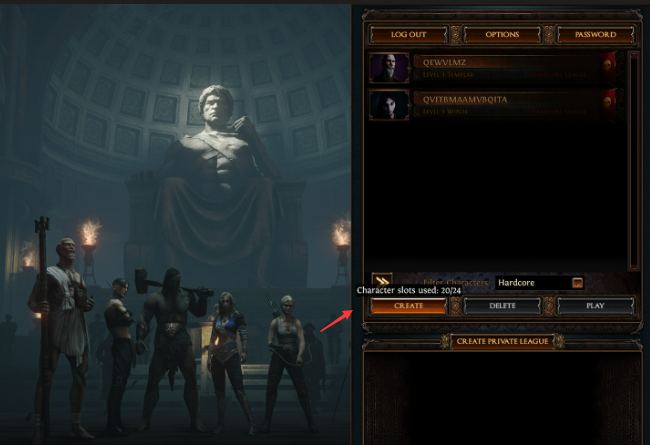Click the double-arrow button beside Filter Characters

click(x=381, y=281)
